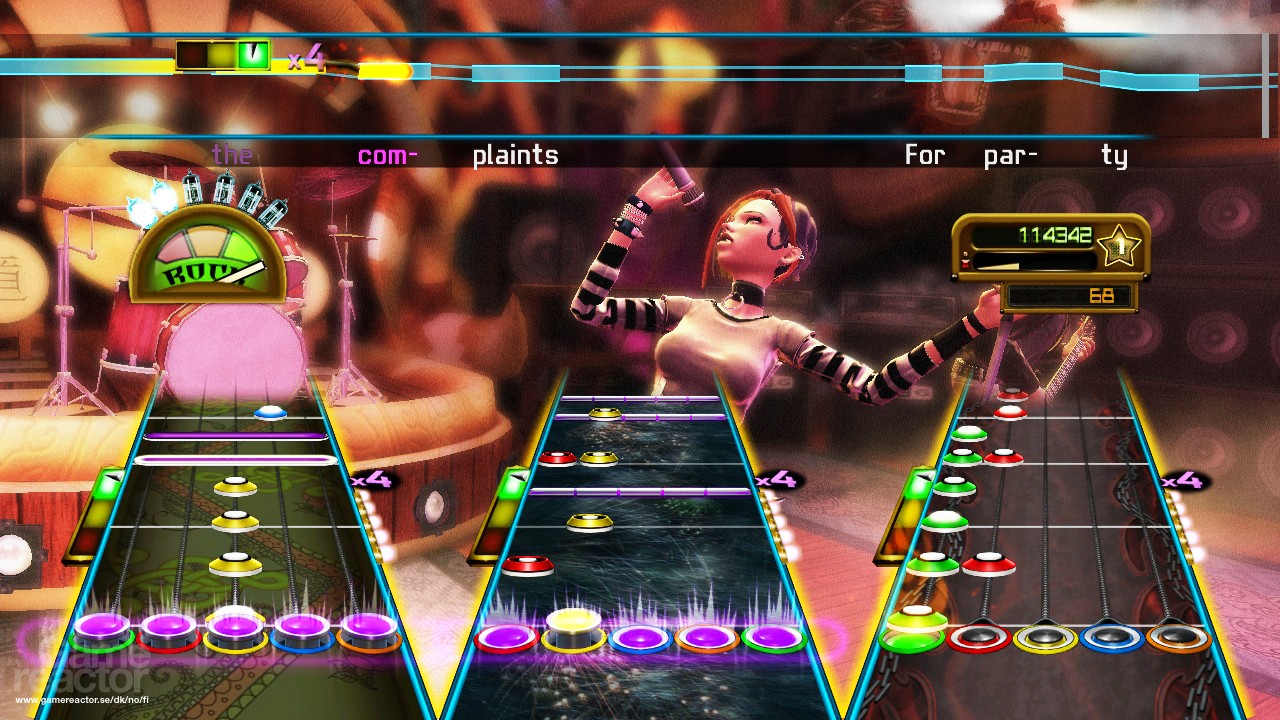This screenshot has height=720, width=1280.
Task: Hit the lit green fret button
Action: click(913, 632)
